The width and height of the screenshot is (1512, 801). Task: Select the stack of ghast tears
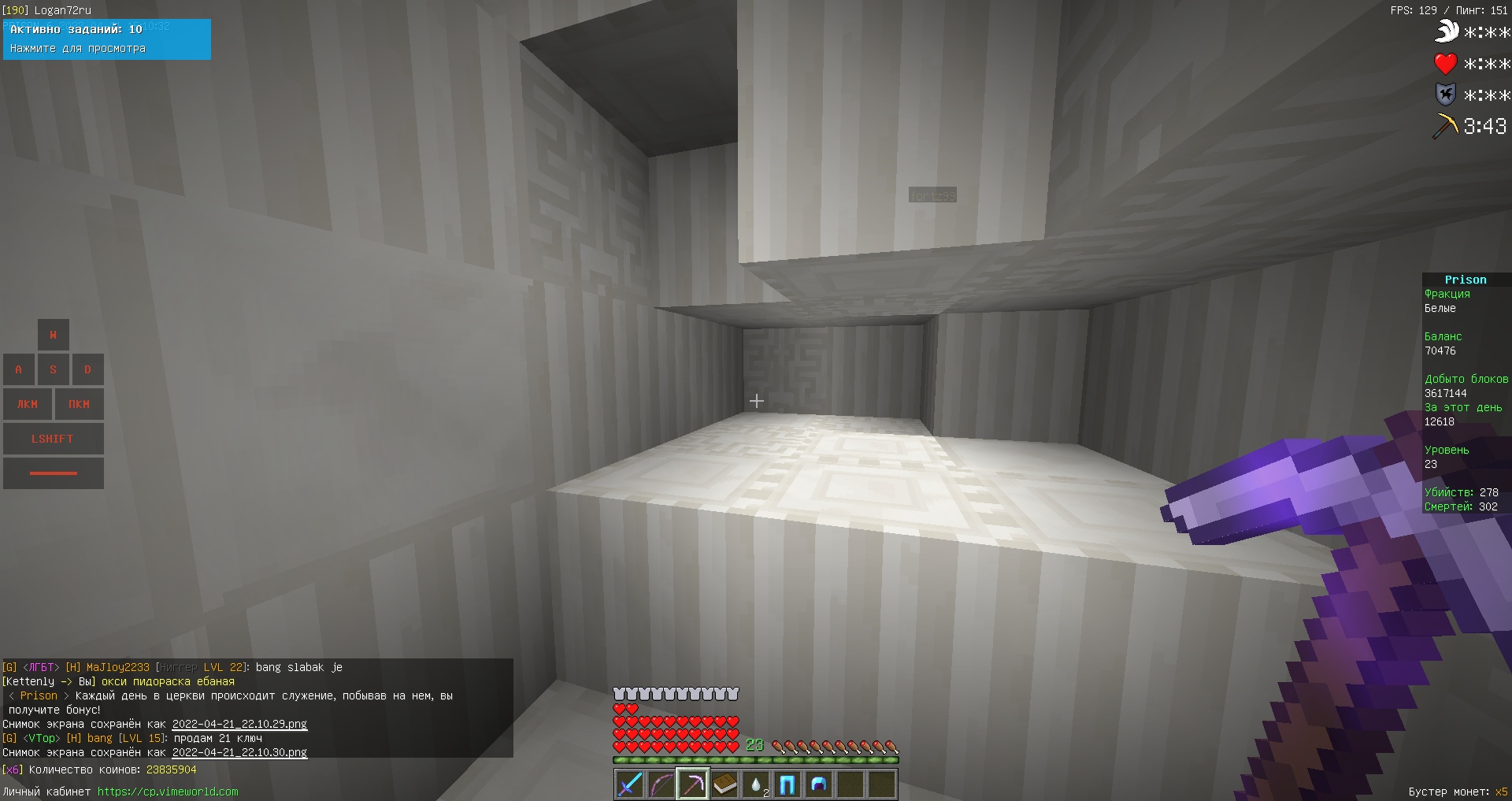click(x=756, y=784)
